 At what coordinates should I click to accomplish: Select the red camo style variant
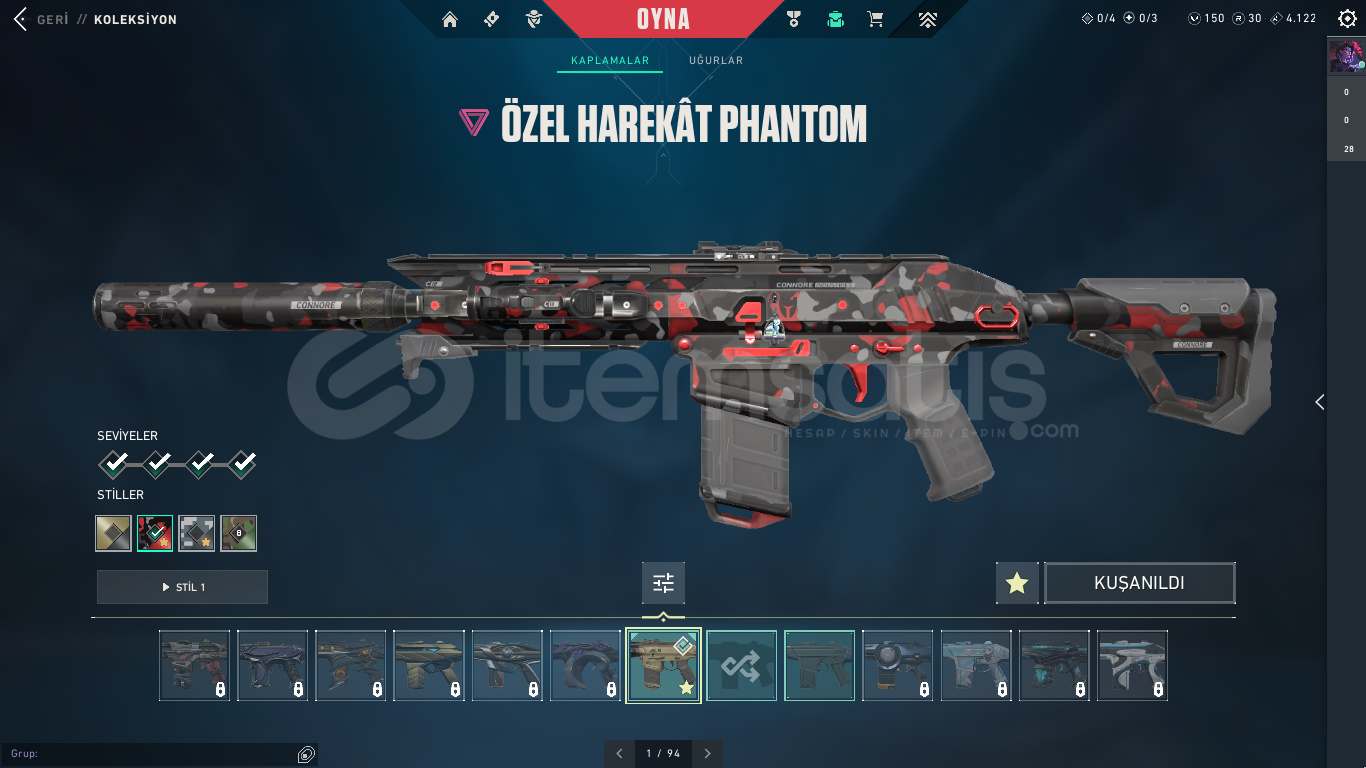[155, 533]
